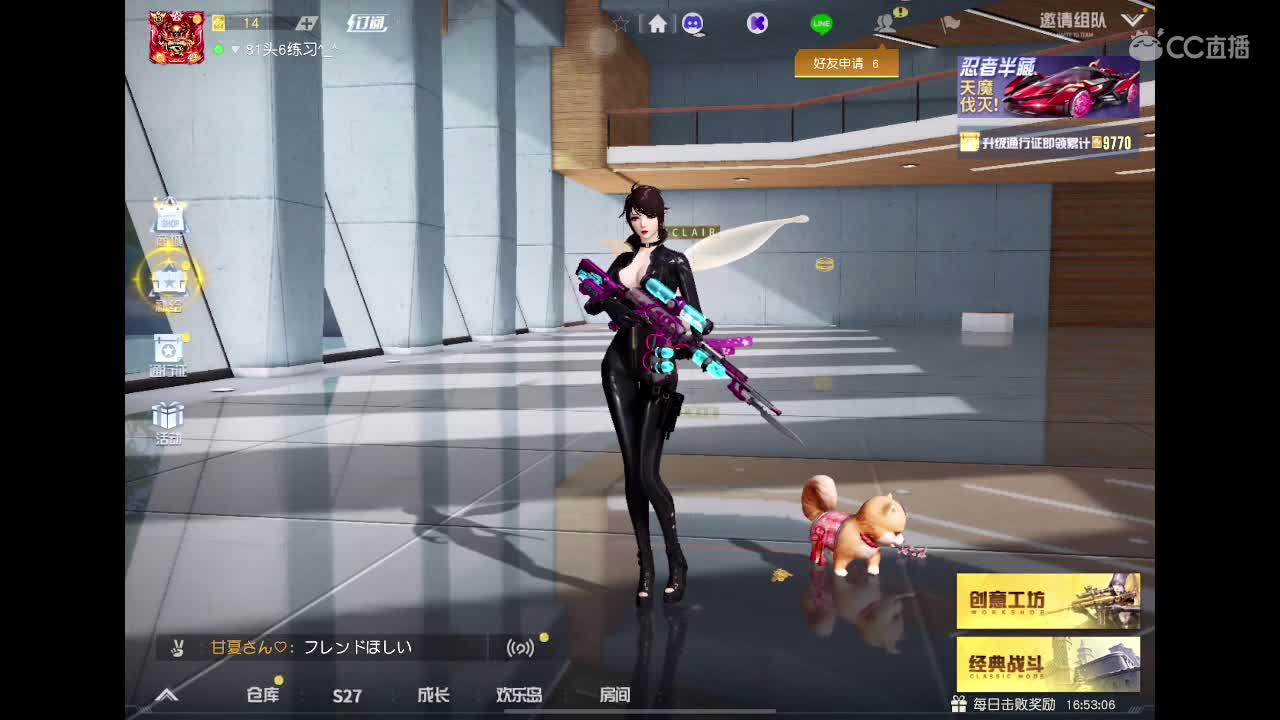
Task: Click the KOOK purple icon
Action: tap(757, 22)
